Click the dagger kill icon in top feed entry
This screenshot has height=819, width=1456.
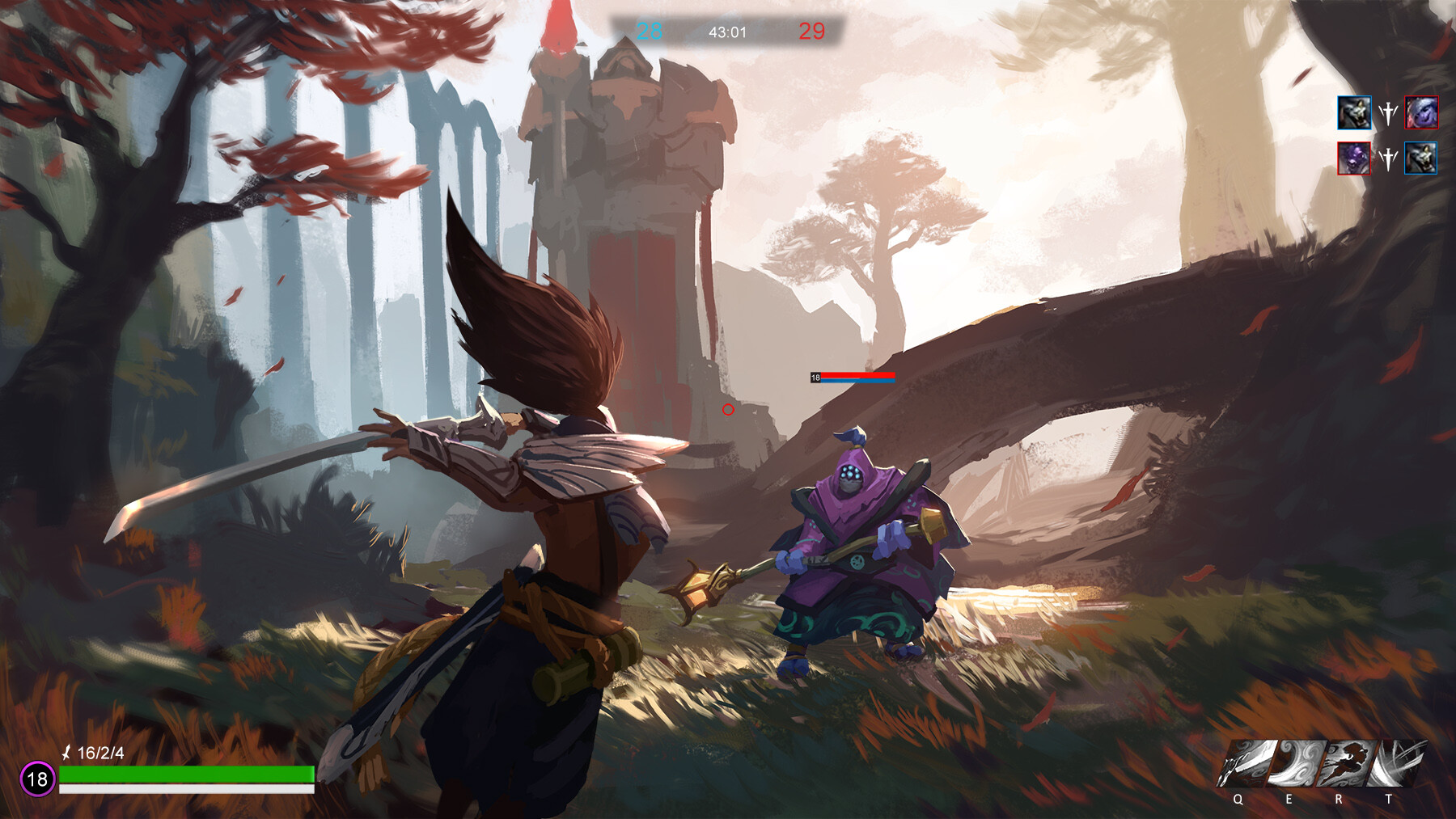point(1388,113)
